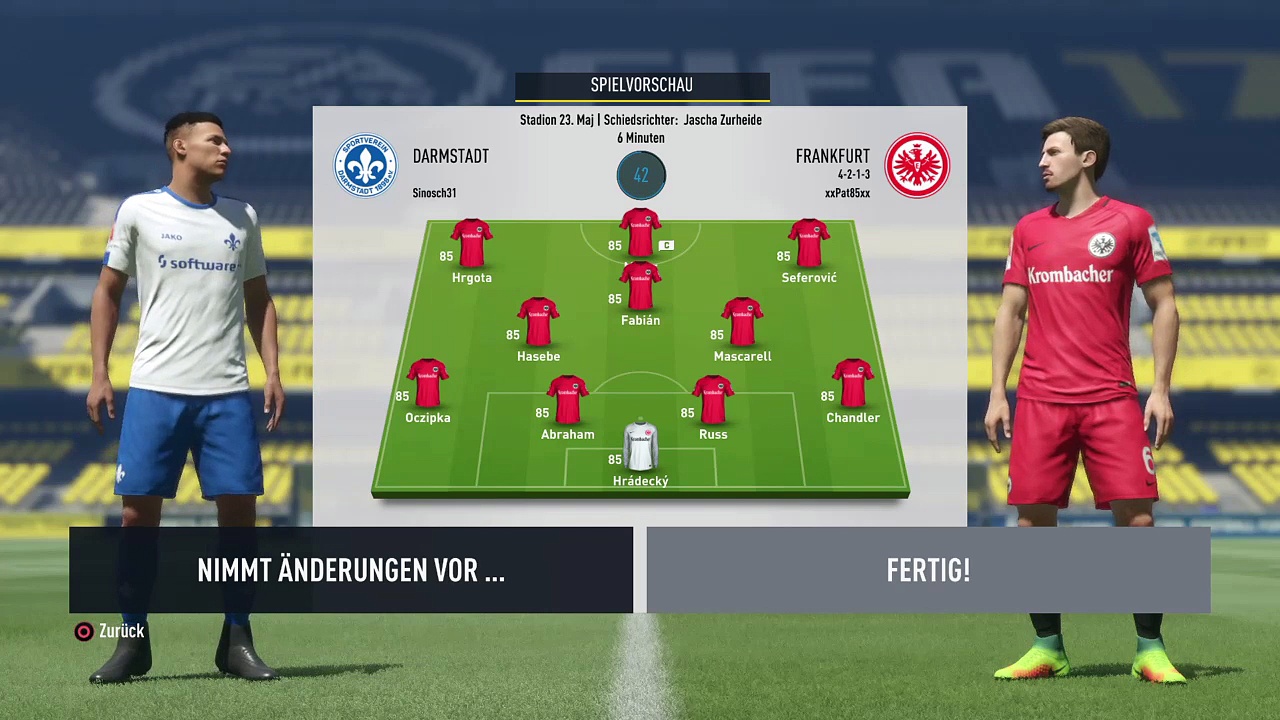This screenshot has height=720, width=1280.
Task: Choose Hasebe's jersey in midfield
Action: coord(538,323)
